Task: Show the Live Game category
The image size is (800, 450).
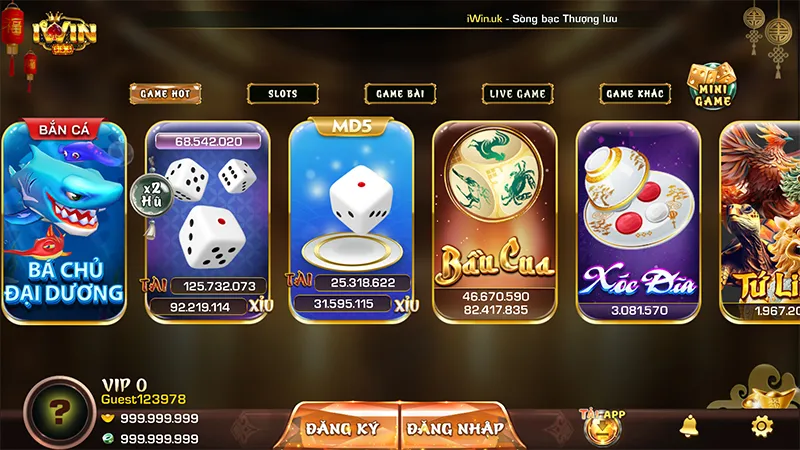Action: pos(517,93)
